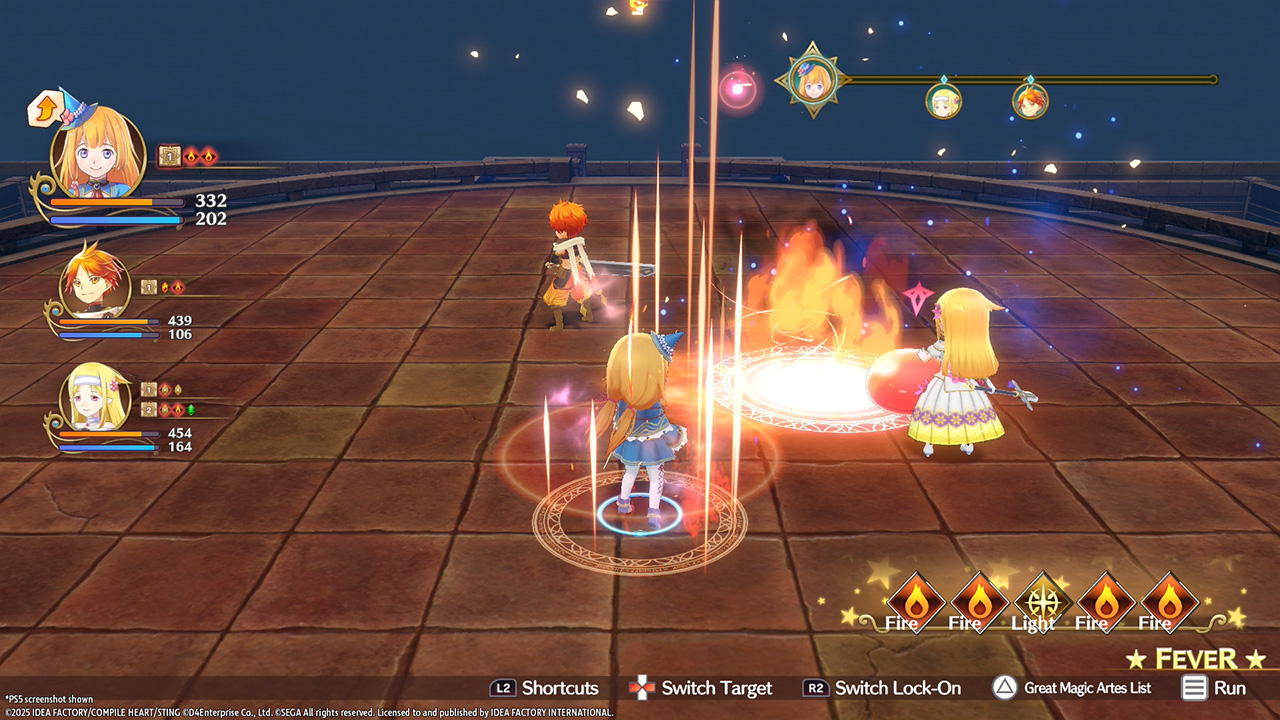Select the red-haired boy's party portrait

(x=94, y=284)
